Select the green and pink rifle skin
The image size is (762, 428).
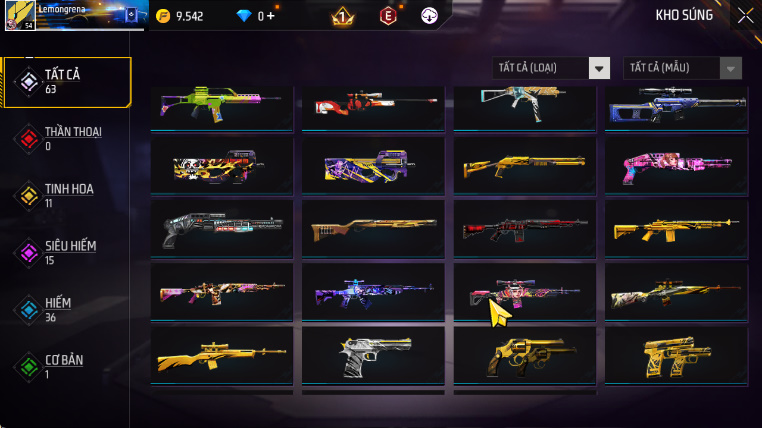tap(222, 105)
